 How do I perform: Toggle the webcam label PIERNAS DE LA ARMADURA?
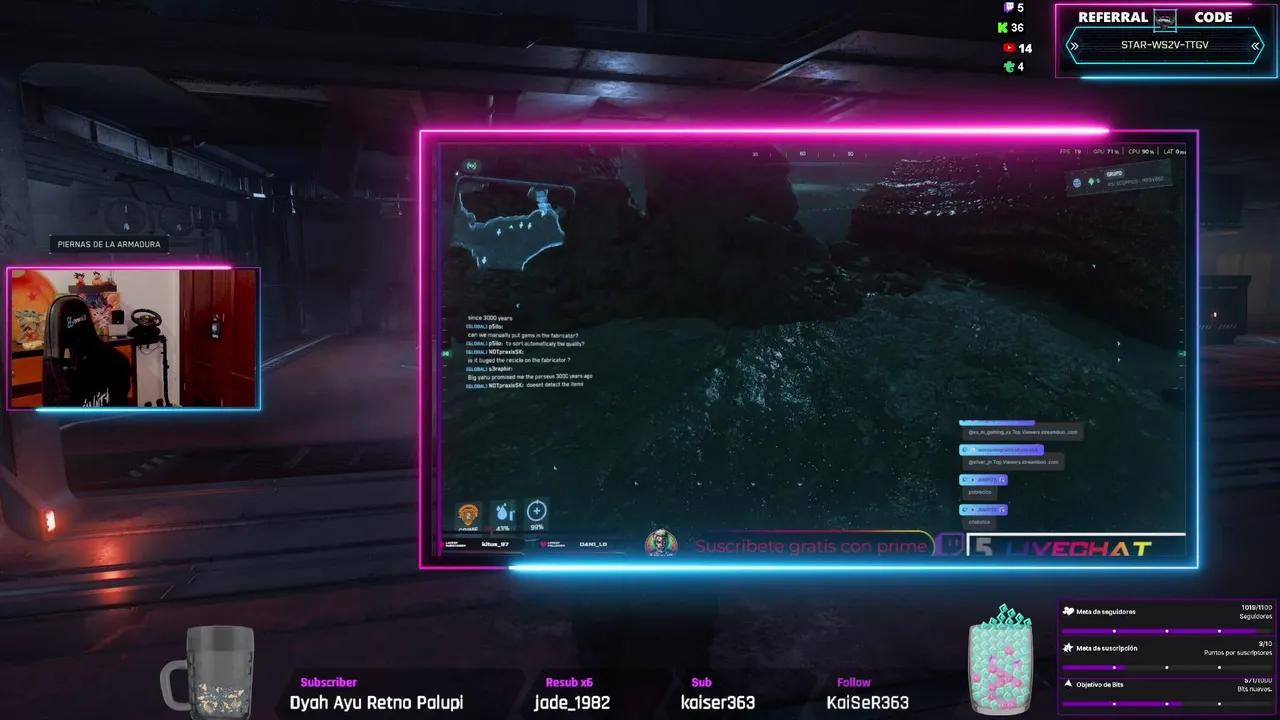107,243
